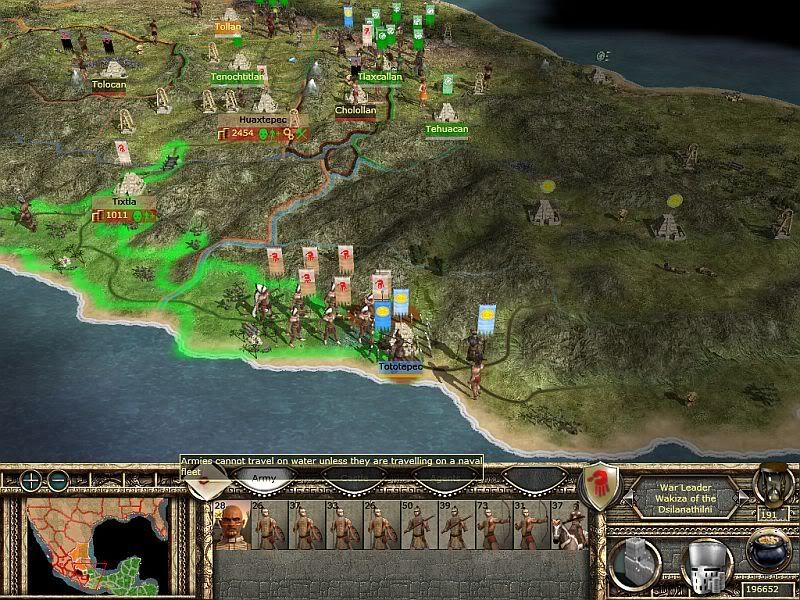Screen dimensions: 800x600
Task: Open the recruitment menu helmet icon
Action: [703, 565]
